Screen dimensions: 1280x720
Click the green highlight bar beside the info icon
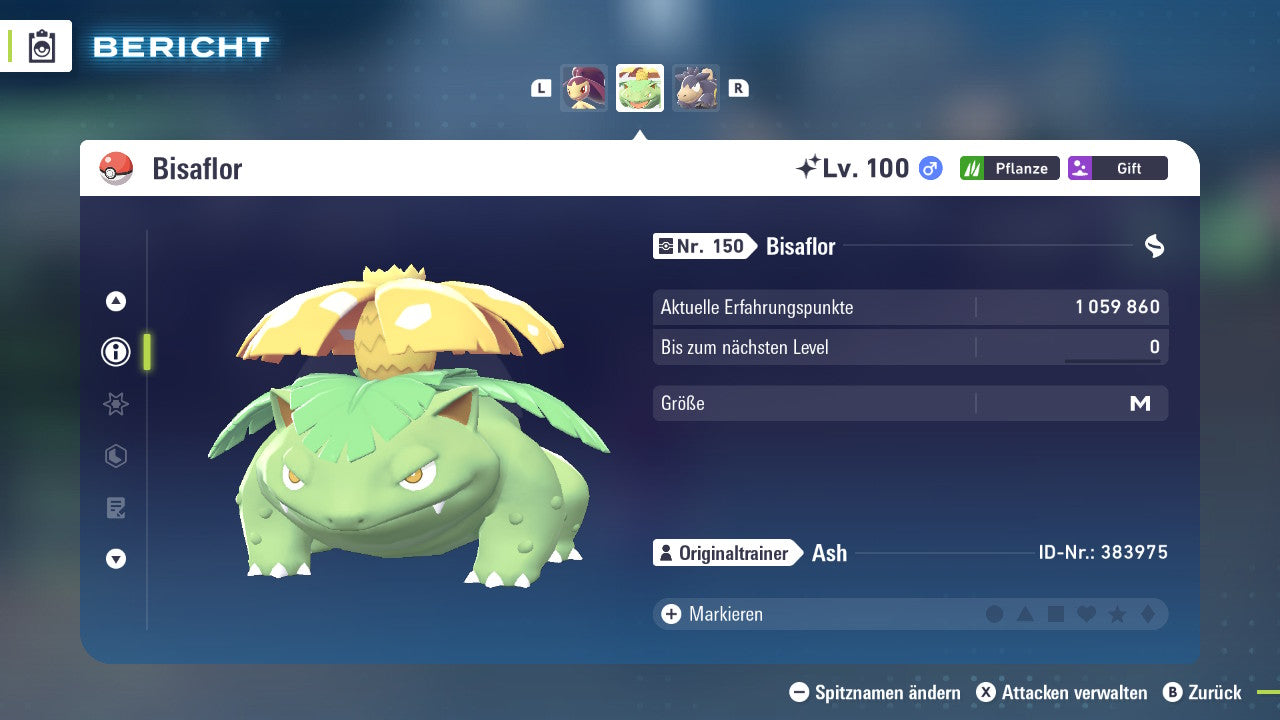click(146, 351)
